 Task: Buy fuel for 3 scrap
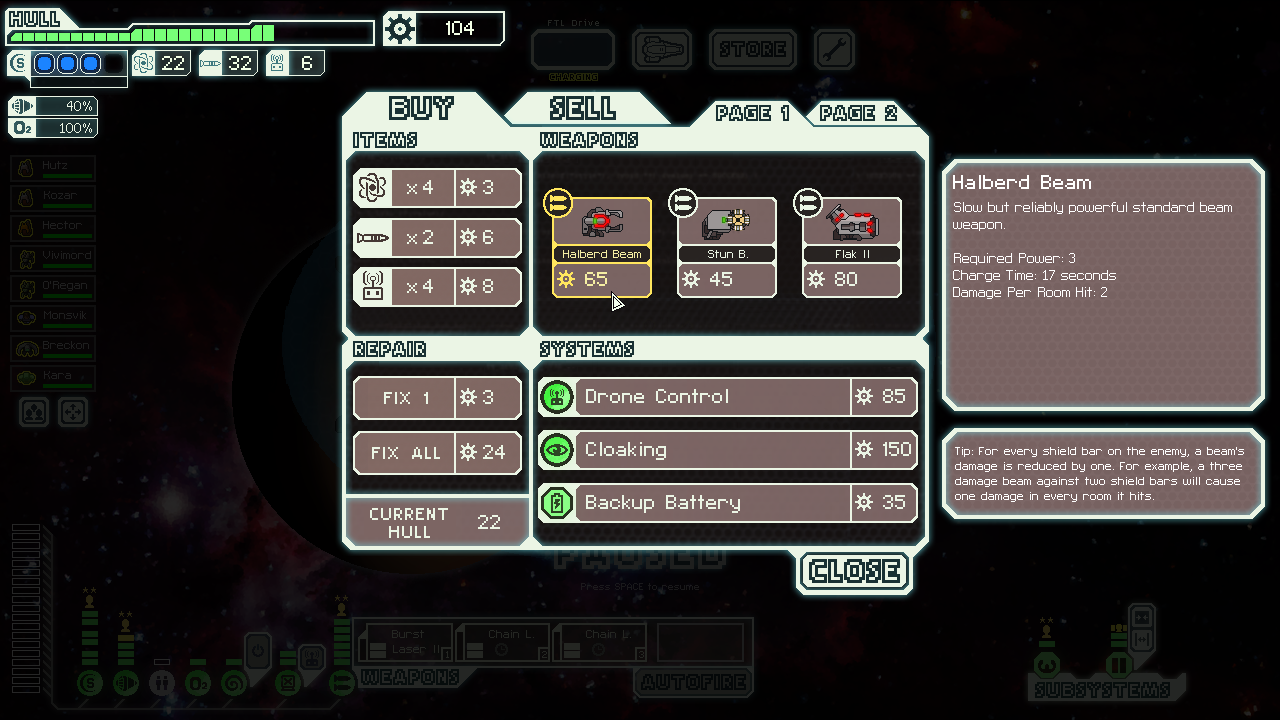tap(437, 188)
